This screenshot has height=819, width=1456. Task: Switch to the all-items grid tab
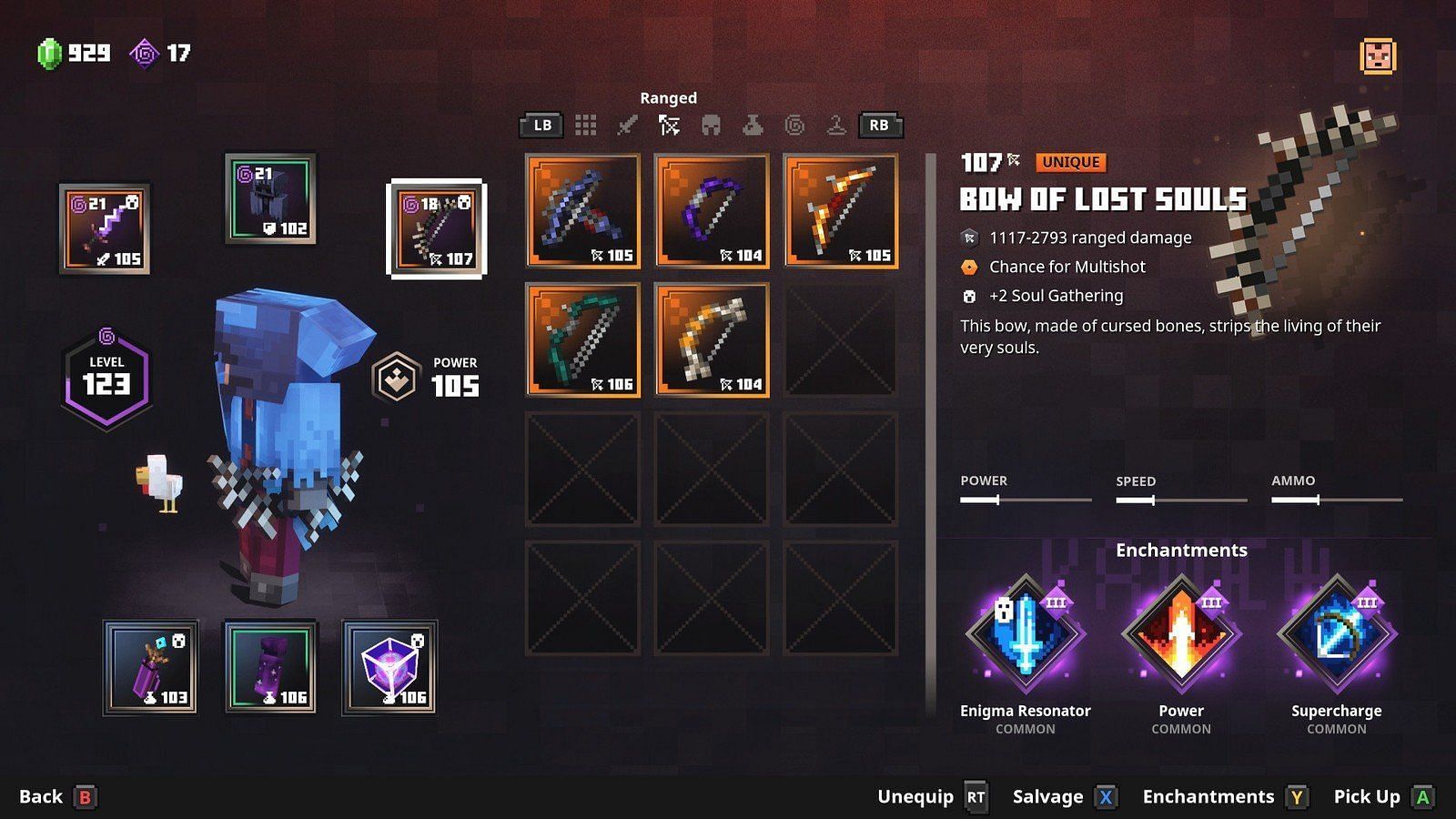(x=585, y=126)
